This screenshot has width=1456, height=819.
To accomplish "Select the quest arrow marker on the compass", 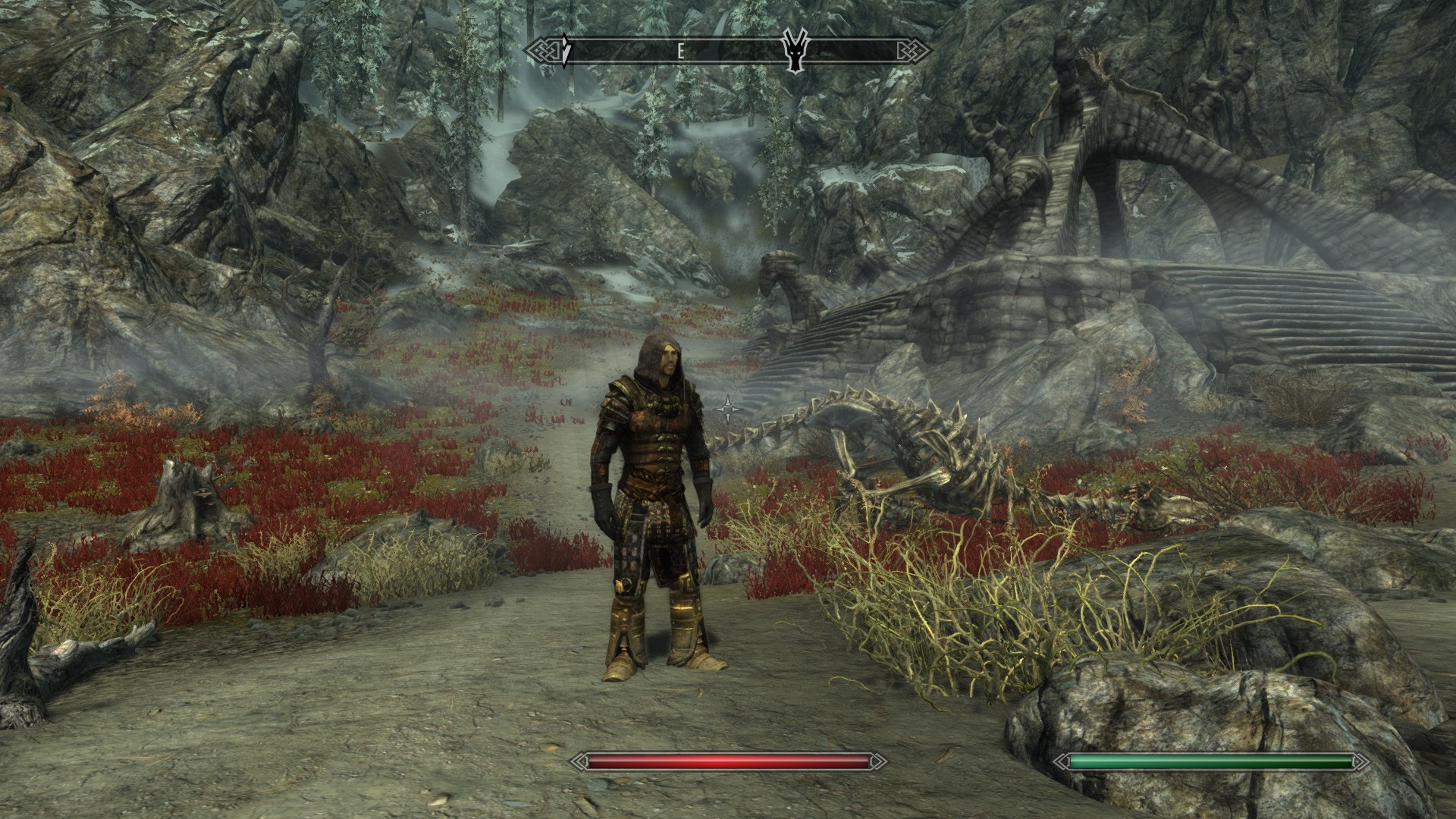I will [x=566, y=52].
